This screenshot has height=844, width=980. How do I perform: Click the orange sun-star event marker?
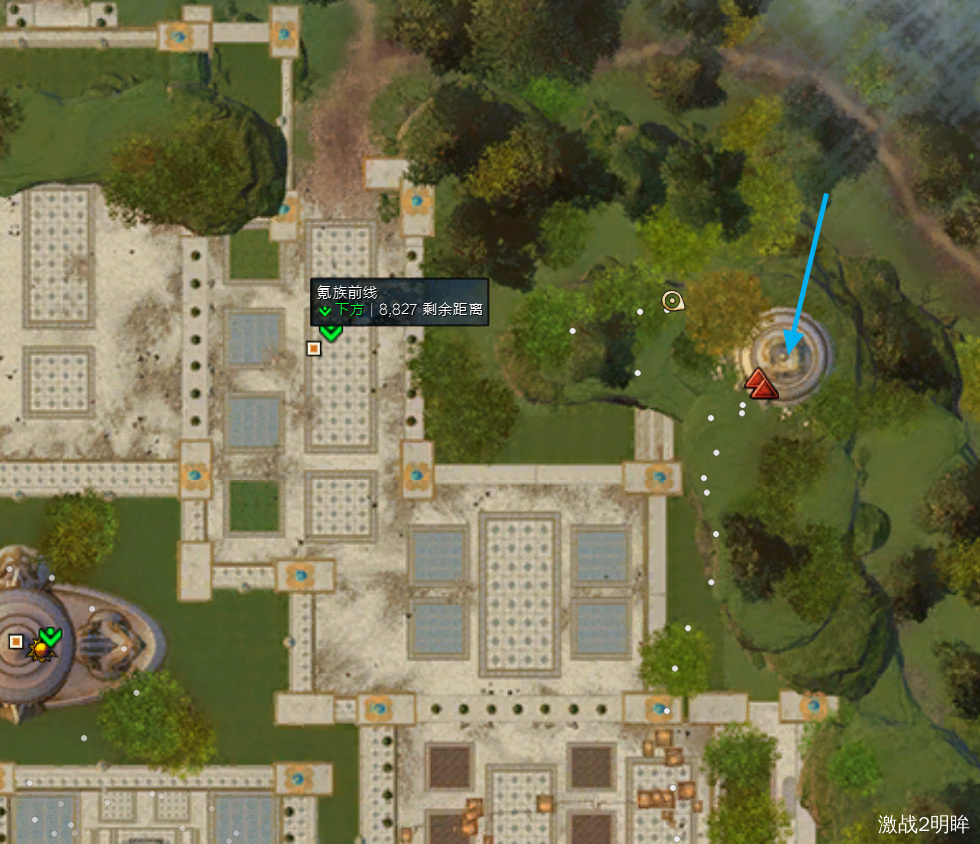(41, 650)
